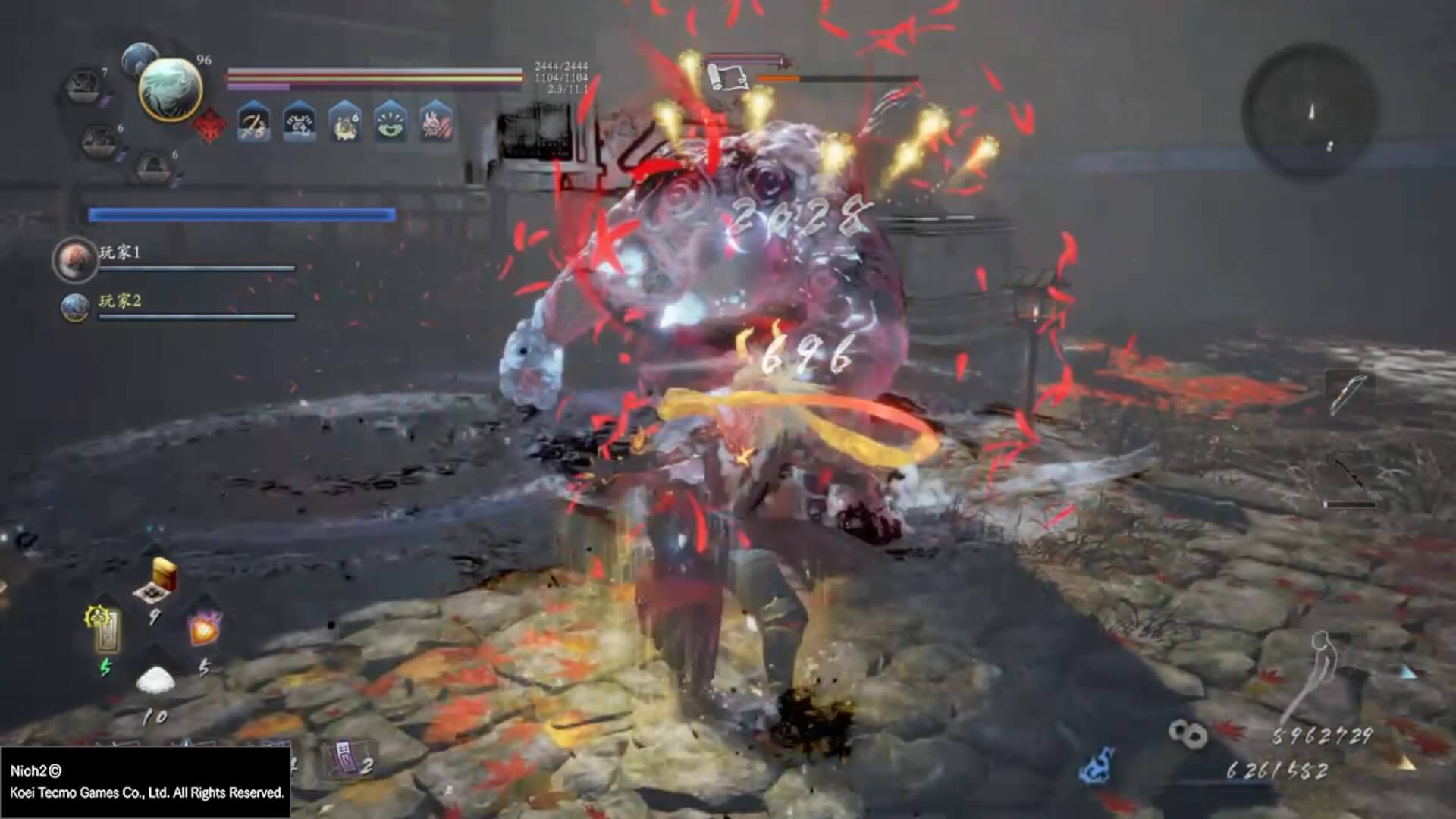Select the lowest soul core slot
The width and height of the screenshot is (1456, 819).
coord(154,166)
